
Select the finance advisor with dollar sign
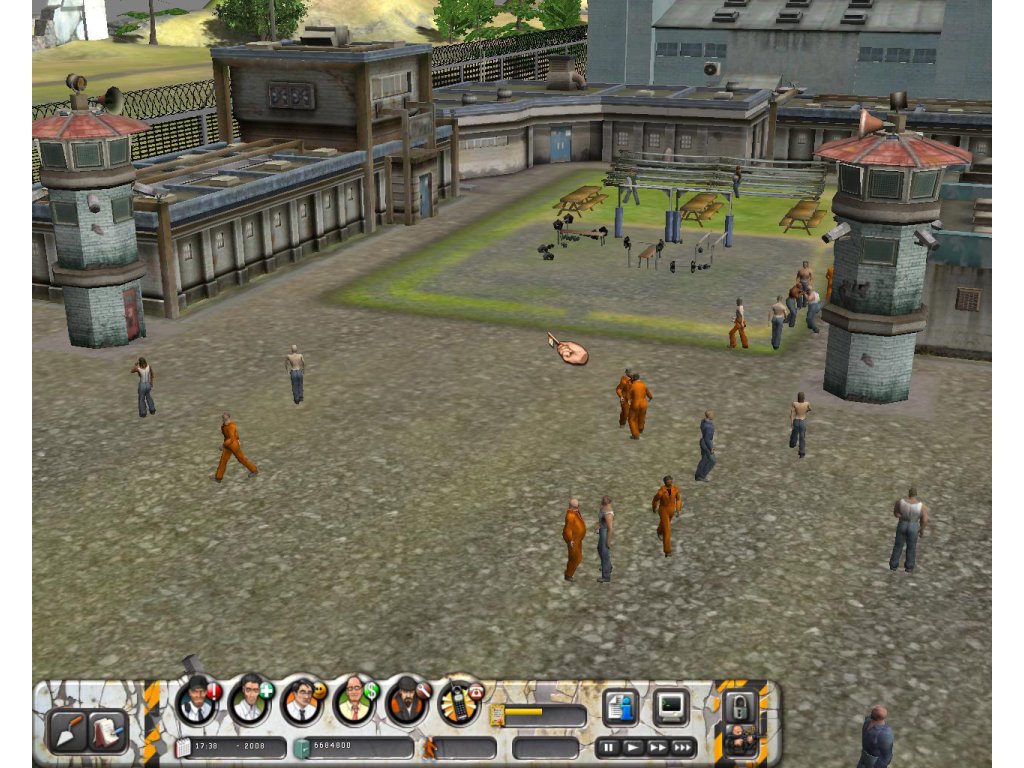(353, 701)
